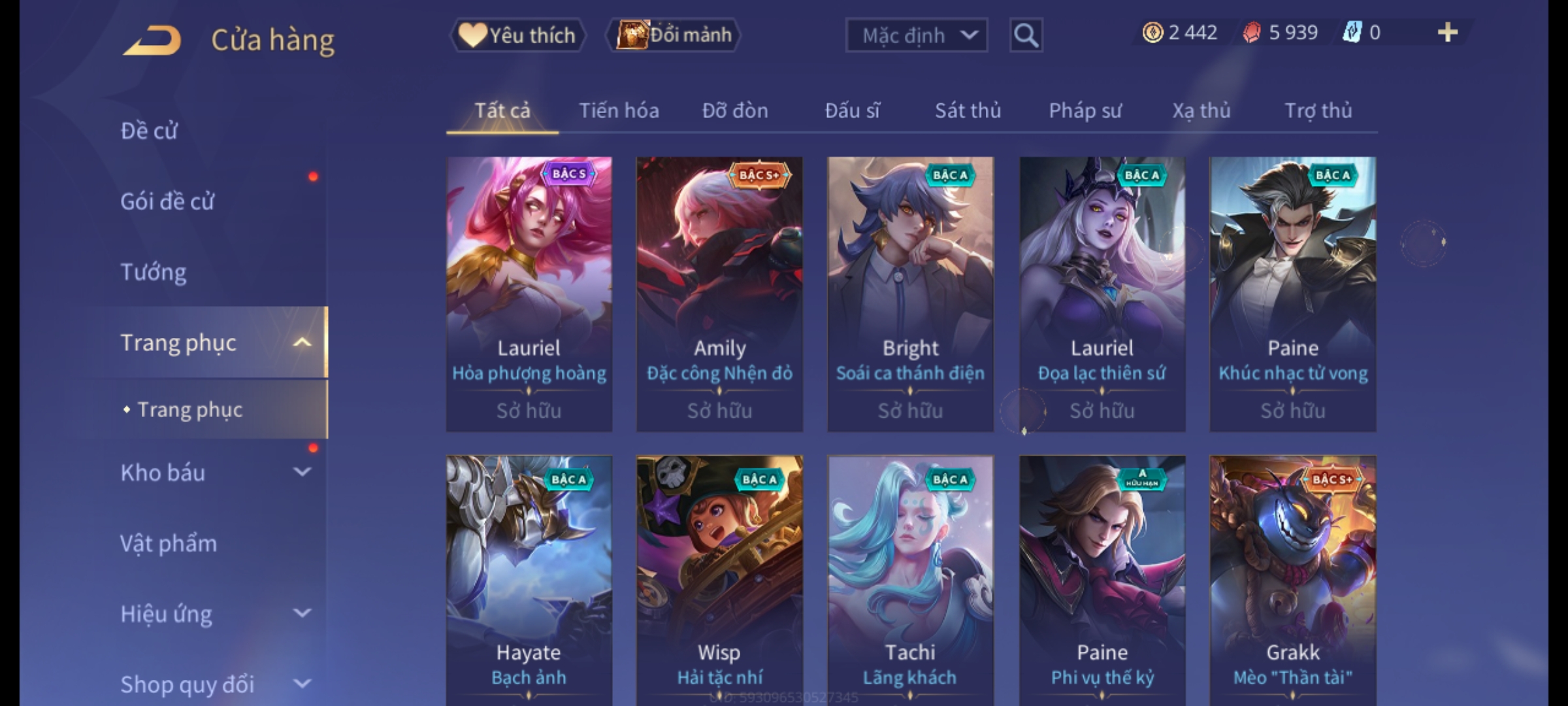Open the Tướng heroes section
This screenshot has height=706, width=1568.
pos(154,272)
